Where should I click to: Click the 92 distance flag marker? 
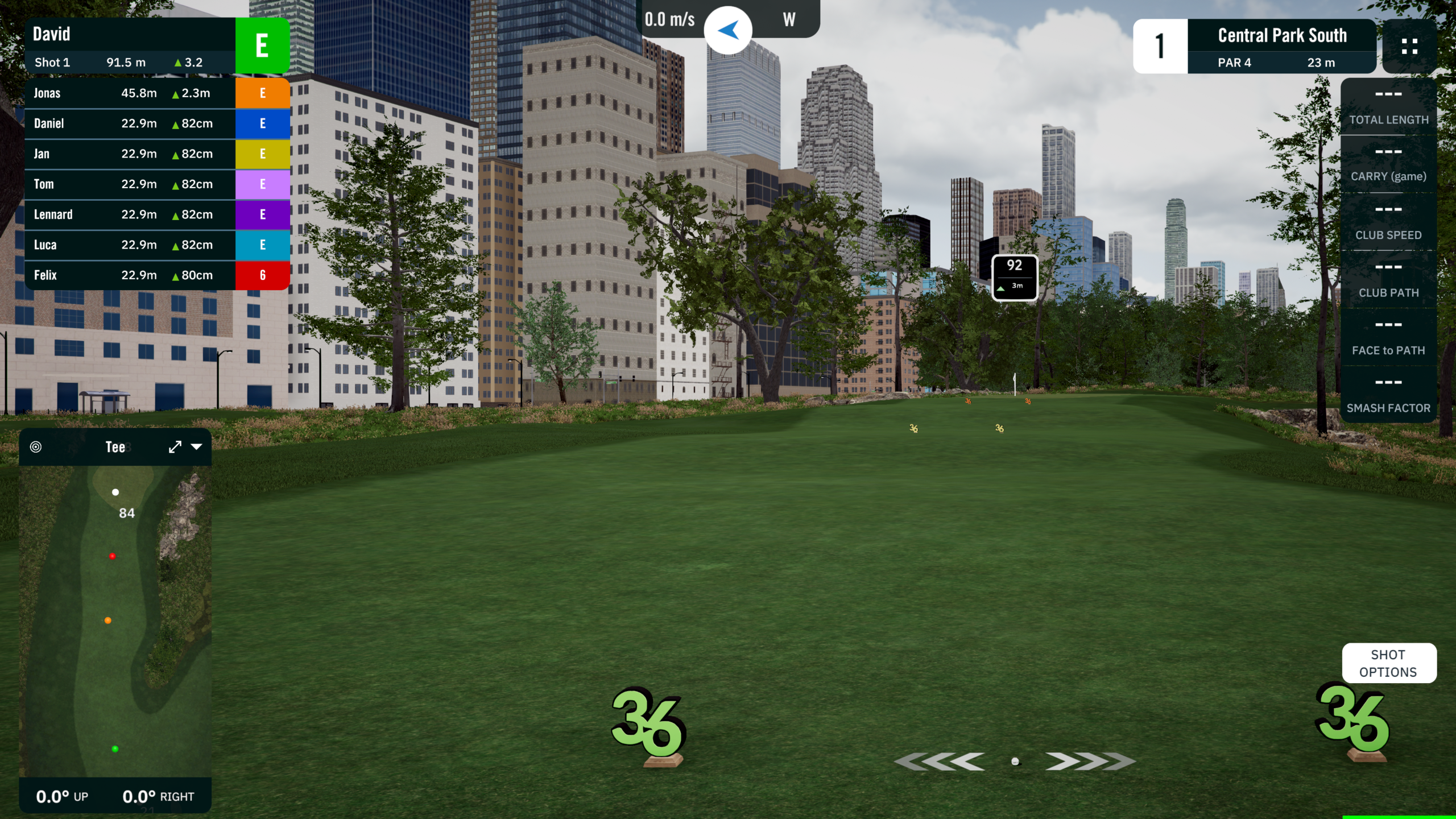pyautogui.click(x=1015, y=277)
